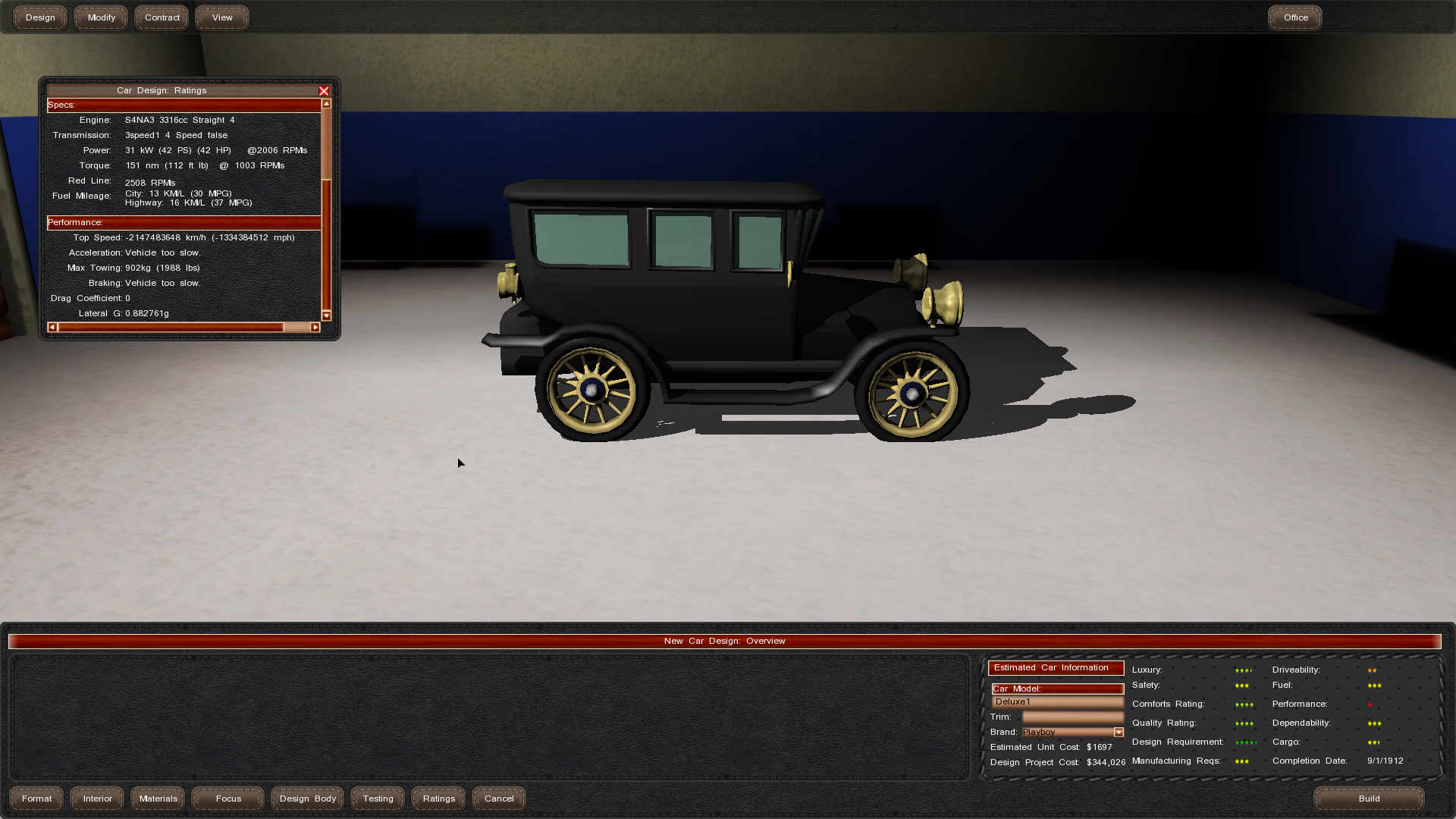The width and height of the screenshot is (1456, 819).
Task: Select the Trim input field
Action: (x=1072, y=717)
